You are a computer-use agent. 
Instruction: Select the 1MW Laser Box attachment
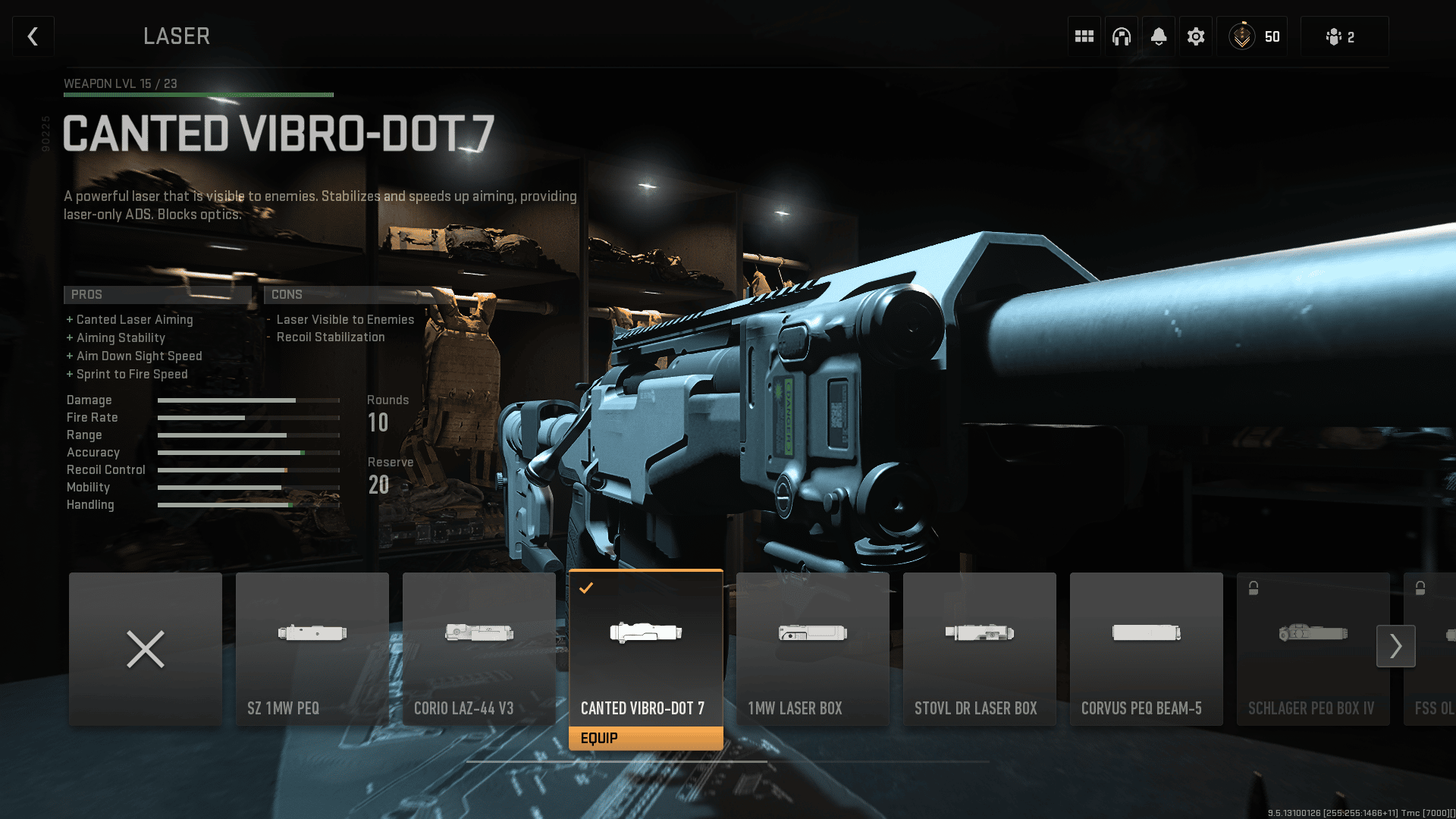[x=812, y=648]
